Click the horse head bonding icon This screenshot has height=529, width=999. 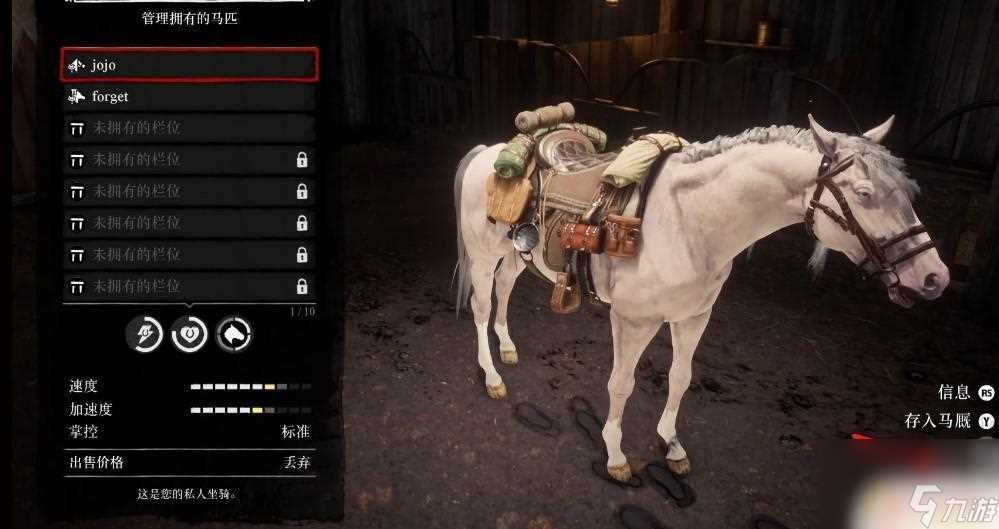click(x=234, y=334)
